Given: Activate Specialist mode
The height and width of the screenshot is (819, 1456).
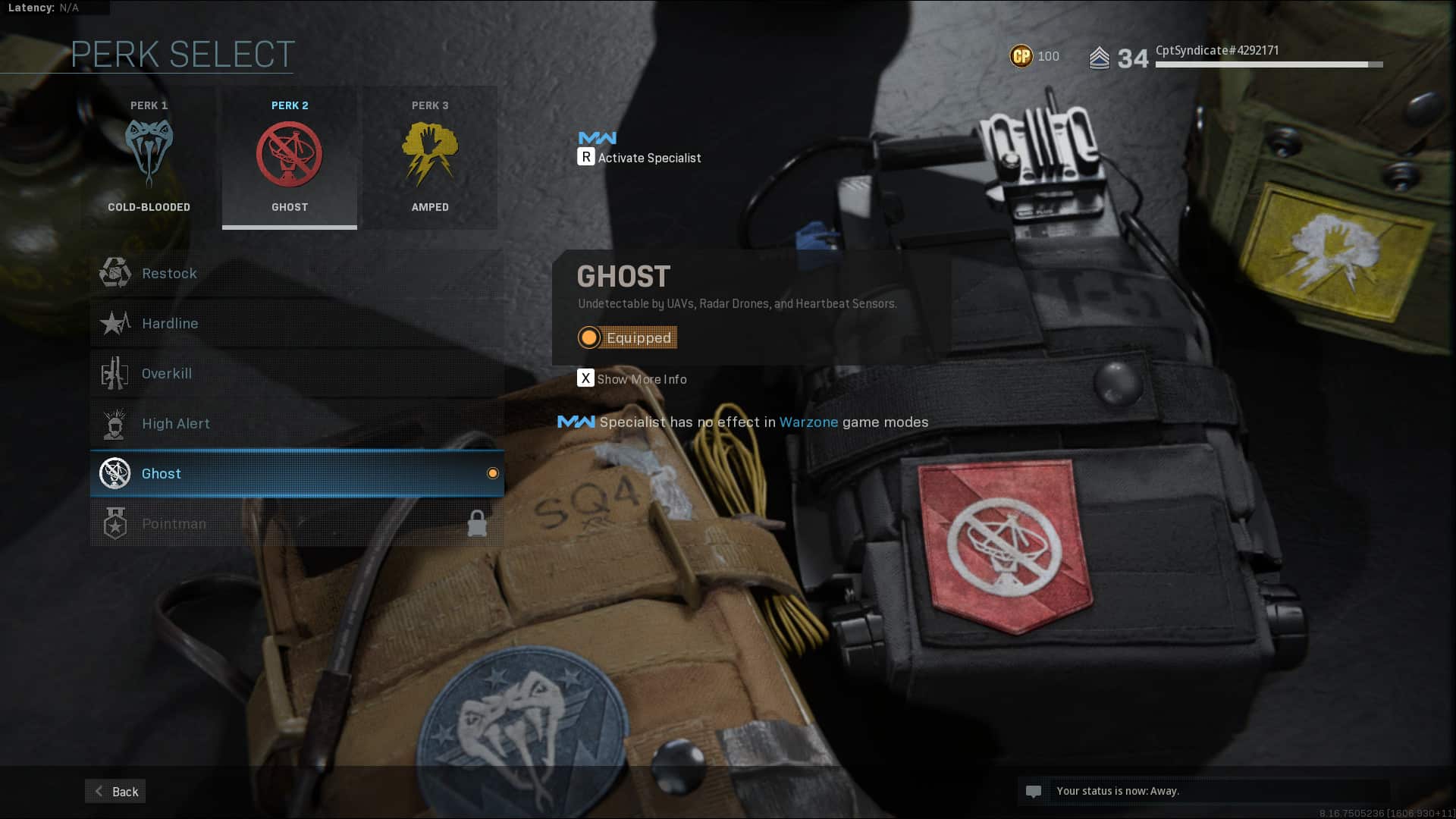Looking at the screenshot, I should 639,158.
